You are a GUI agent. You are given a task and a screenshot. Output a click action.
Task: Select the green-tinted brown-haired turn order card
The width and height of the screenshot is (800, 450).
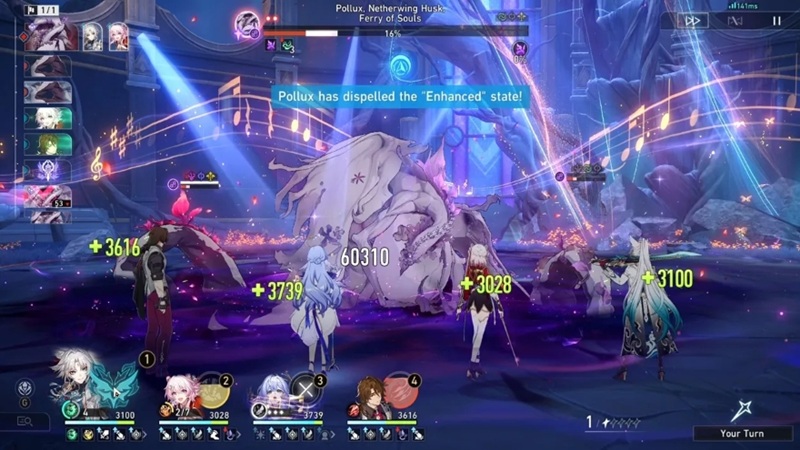click(47, 144)
